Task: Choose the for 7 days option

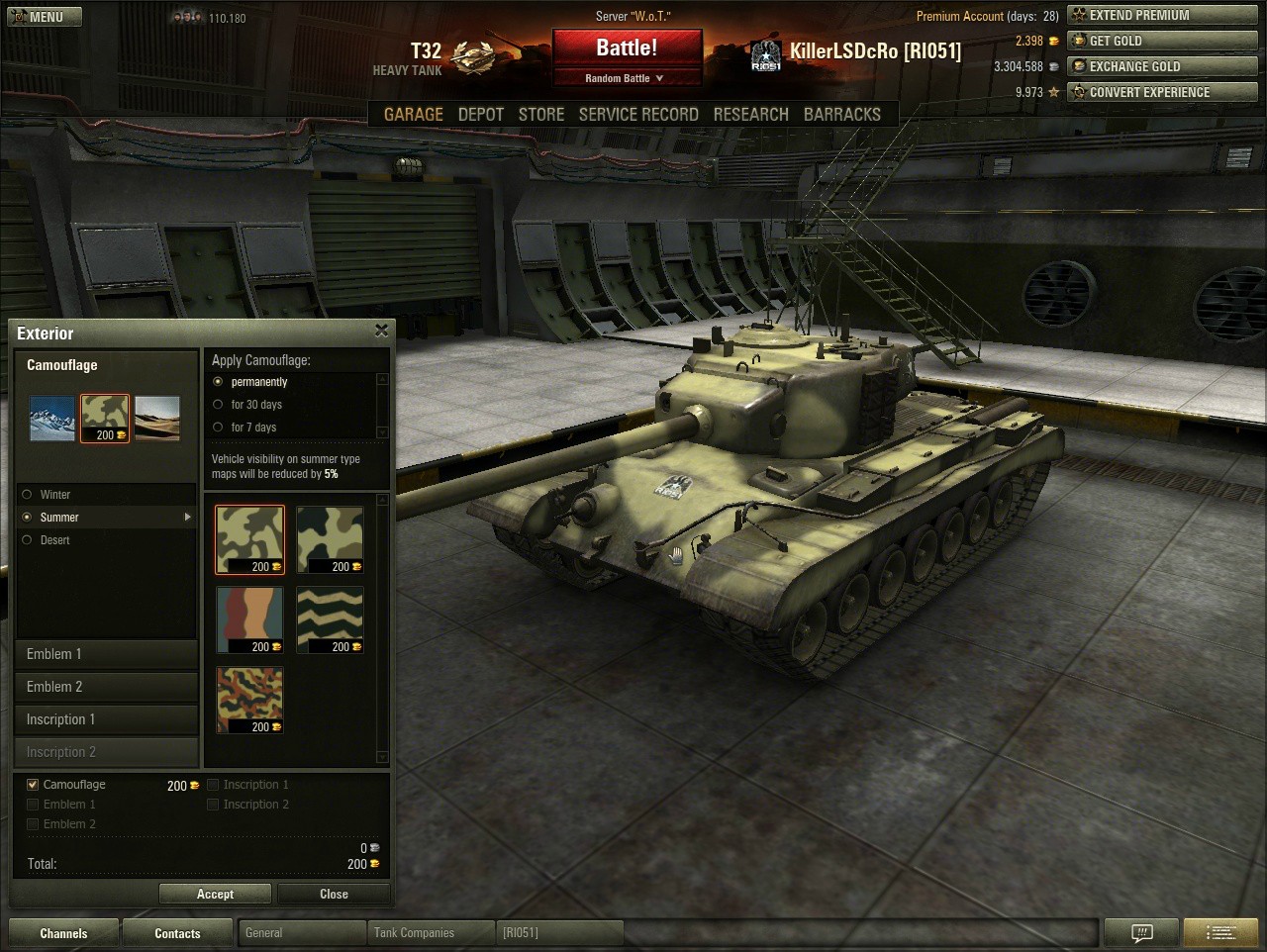Action: [x=218, y=428]
